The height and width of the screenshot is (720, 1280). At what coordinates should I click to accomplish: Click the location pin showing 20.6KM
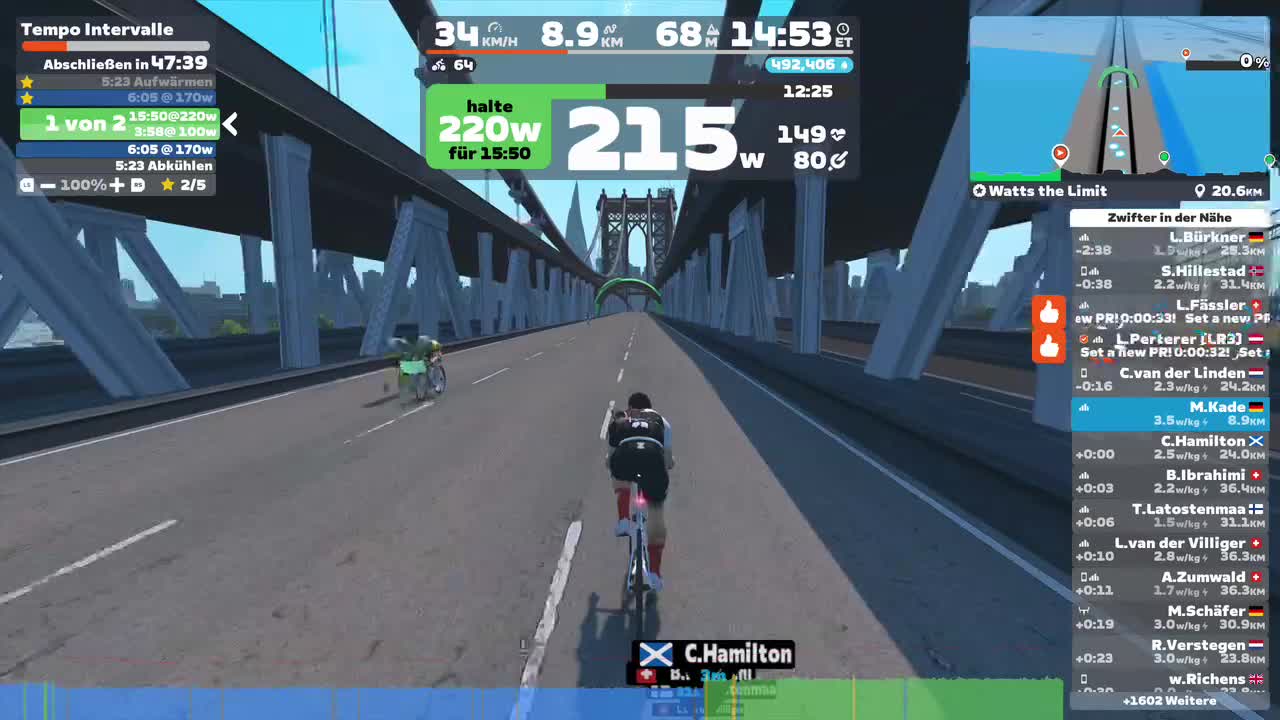pos(1200,191)
